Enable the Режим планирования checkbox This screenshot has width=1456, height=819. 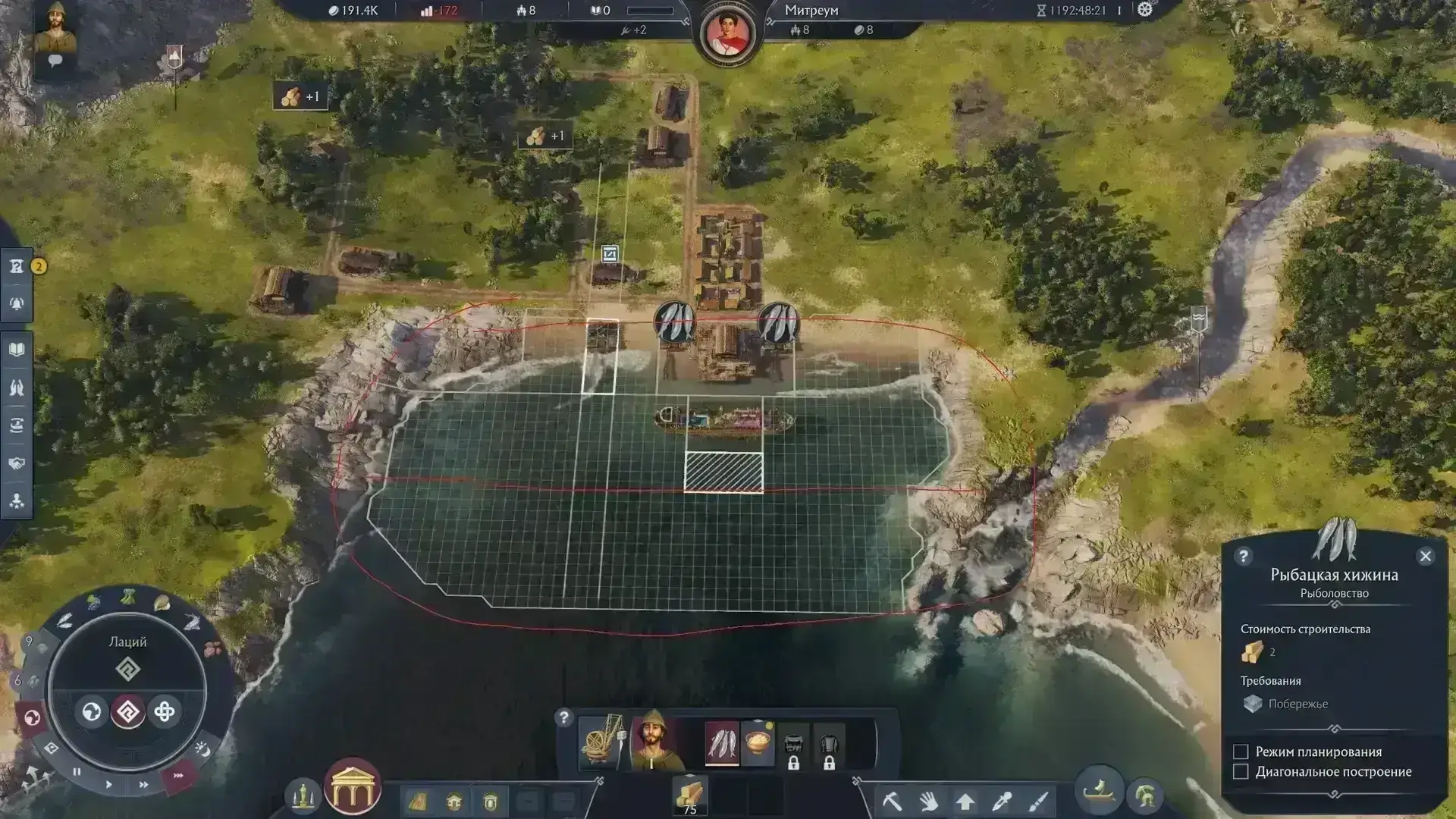[1241, 752]
